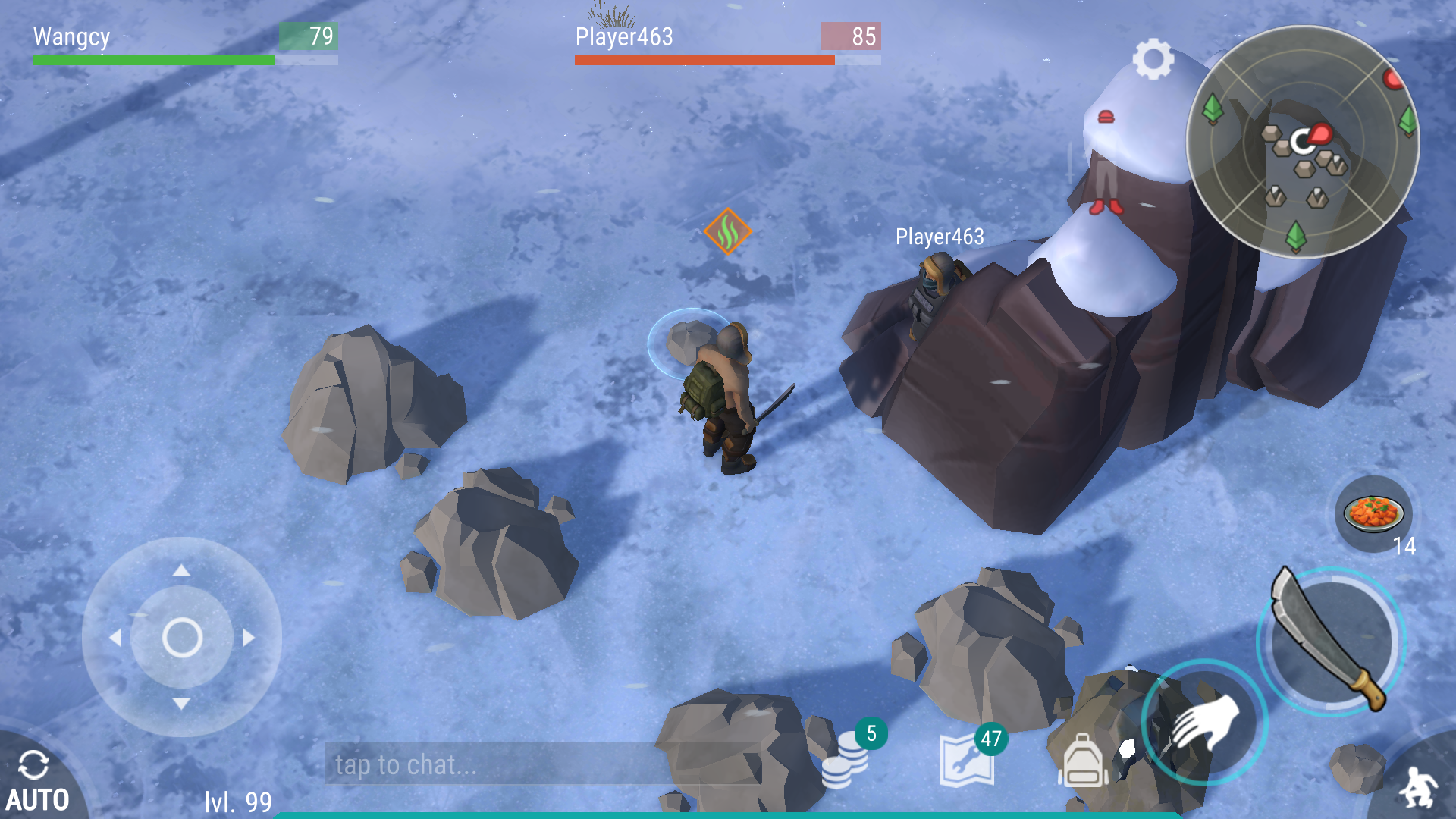Eat the carrot stew quick-slot food
Screen dimensions: 1456x819
(1373, 513)
